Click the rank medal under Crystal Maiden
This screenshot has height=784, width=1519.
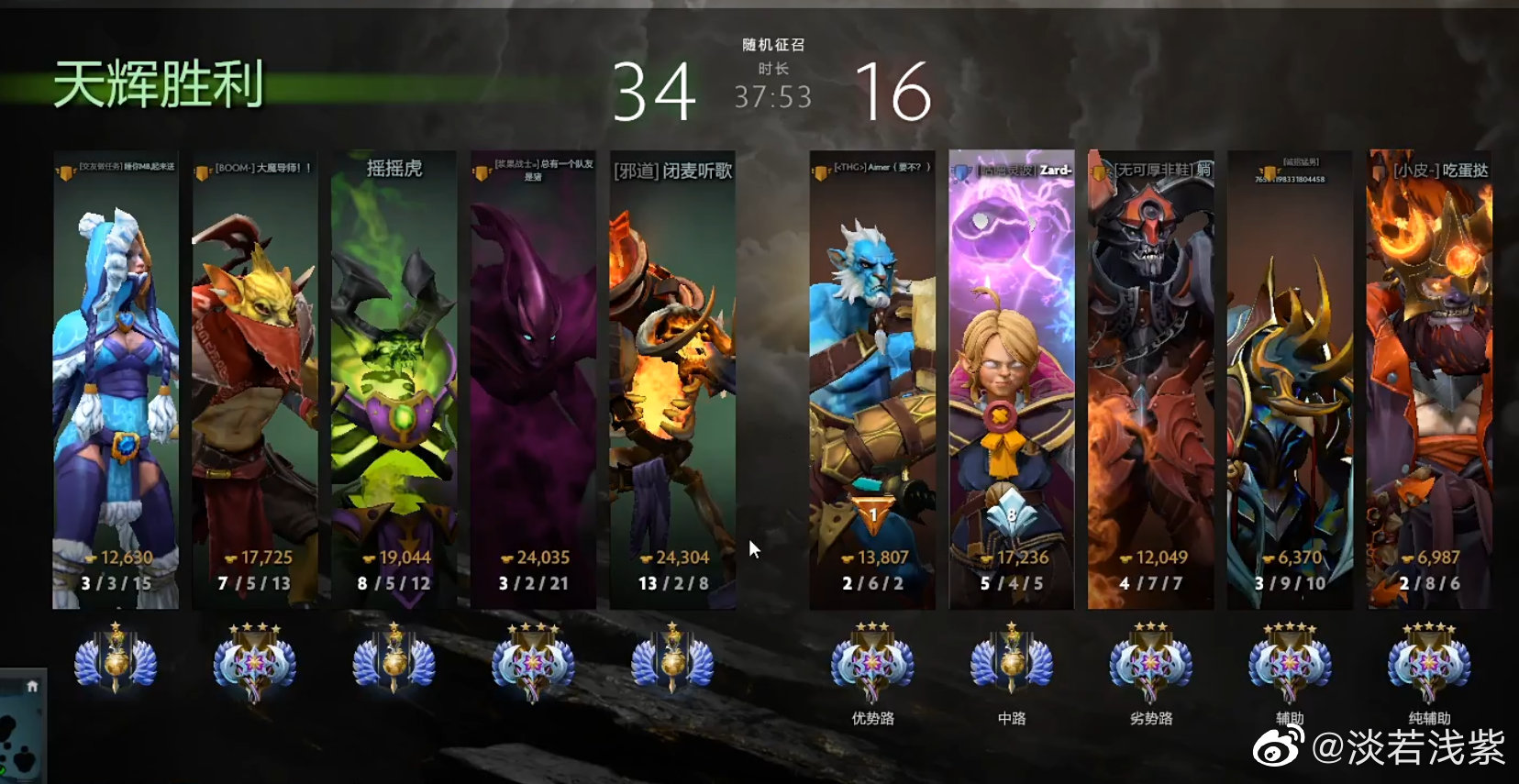tap(116, 660)
